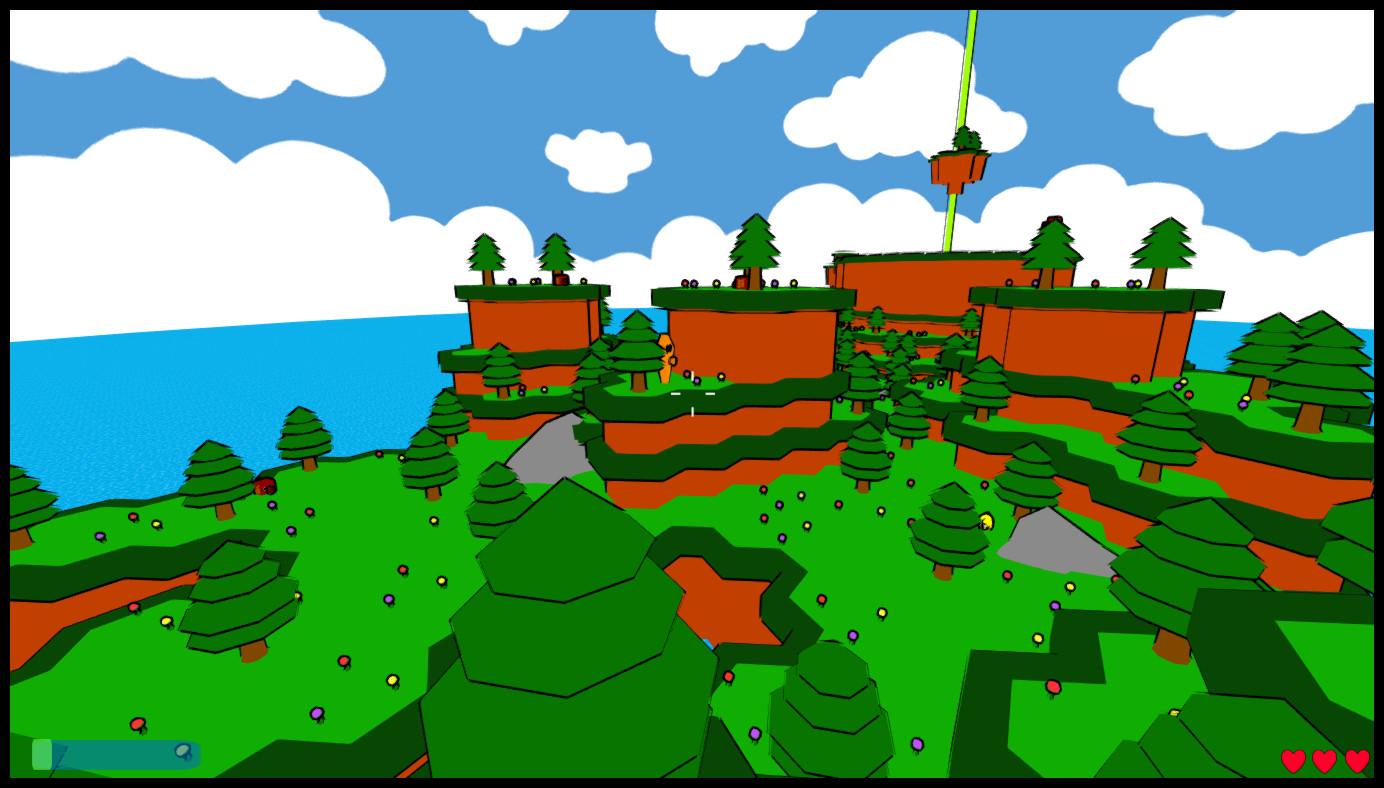Click the middle heart of the health meter

click(1322, 759)
